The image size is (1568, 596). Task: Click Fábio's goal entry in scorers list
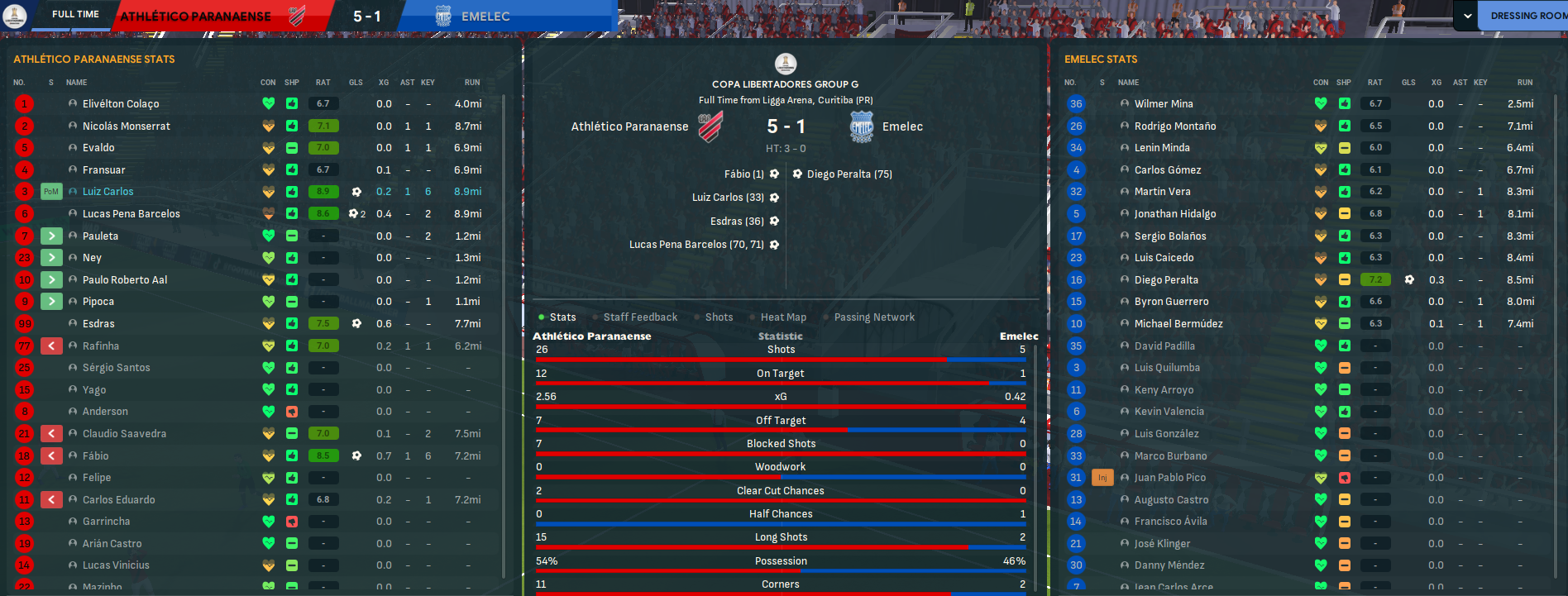click(743, 174)
